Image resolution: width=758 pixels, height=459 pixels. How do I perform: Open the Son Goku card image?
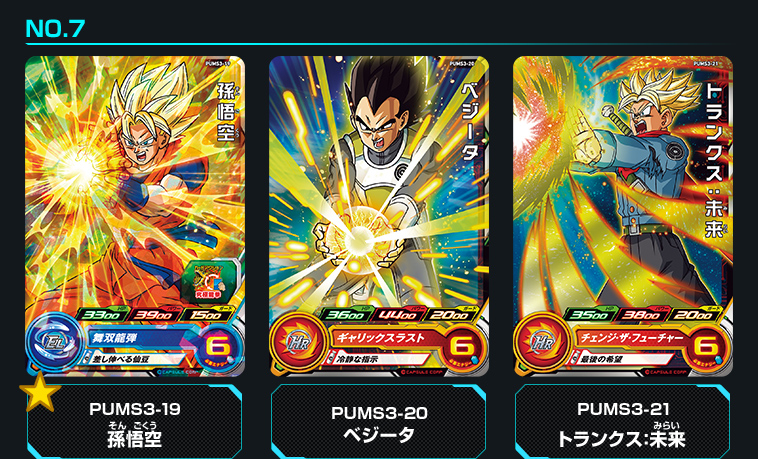tap(135, 216)
